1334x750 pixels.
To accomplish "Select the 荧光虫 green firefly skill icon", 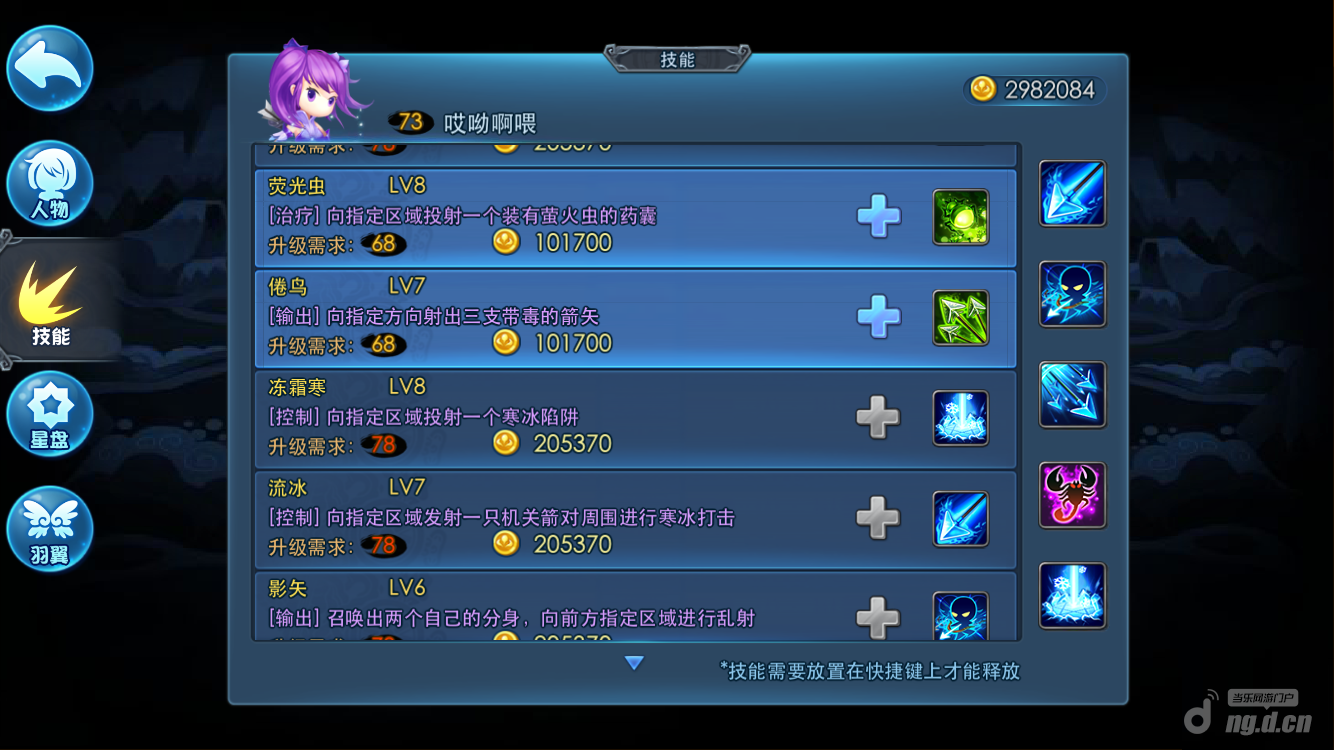I will pyautogui.click(x=961, y=217).
